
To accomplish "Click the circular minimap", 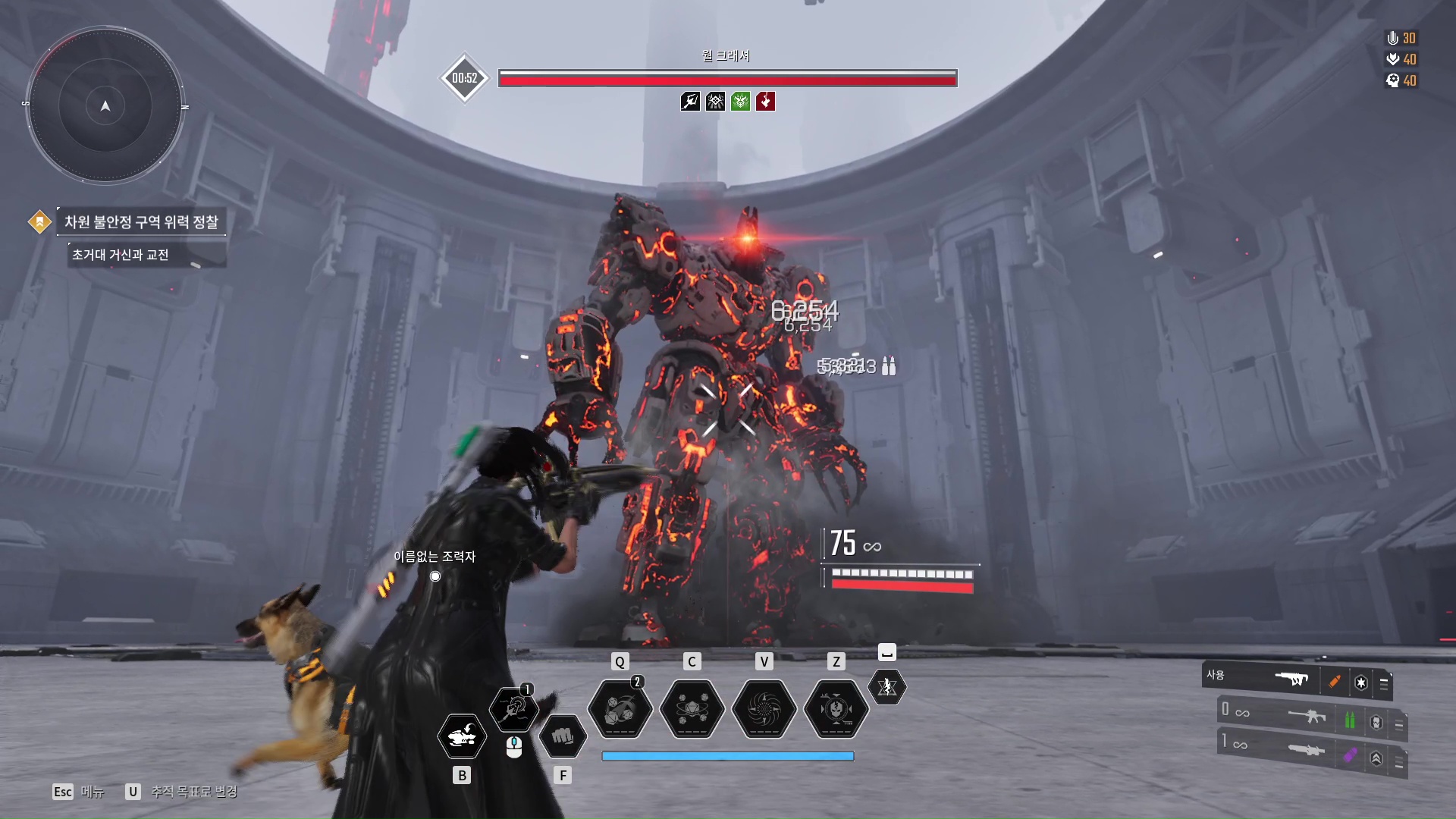I will click(105, 105).
